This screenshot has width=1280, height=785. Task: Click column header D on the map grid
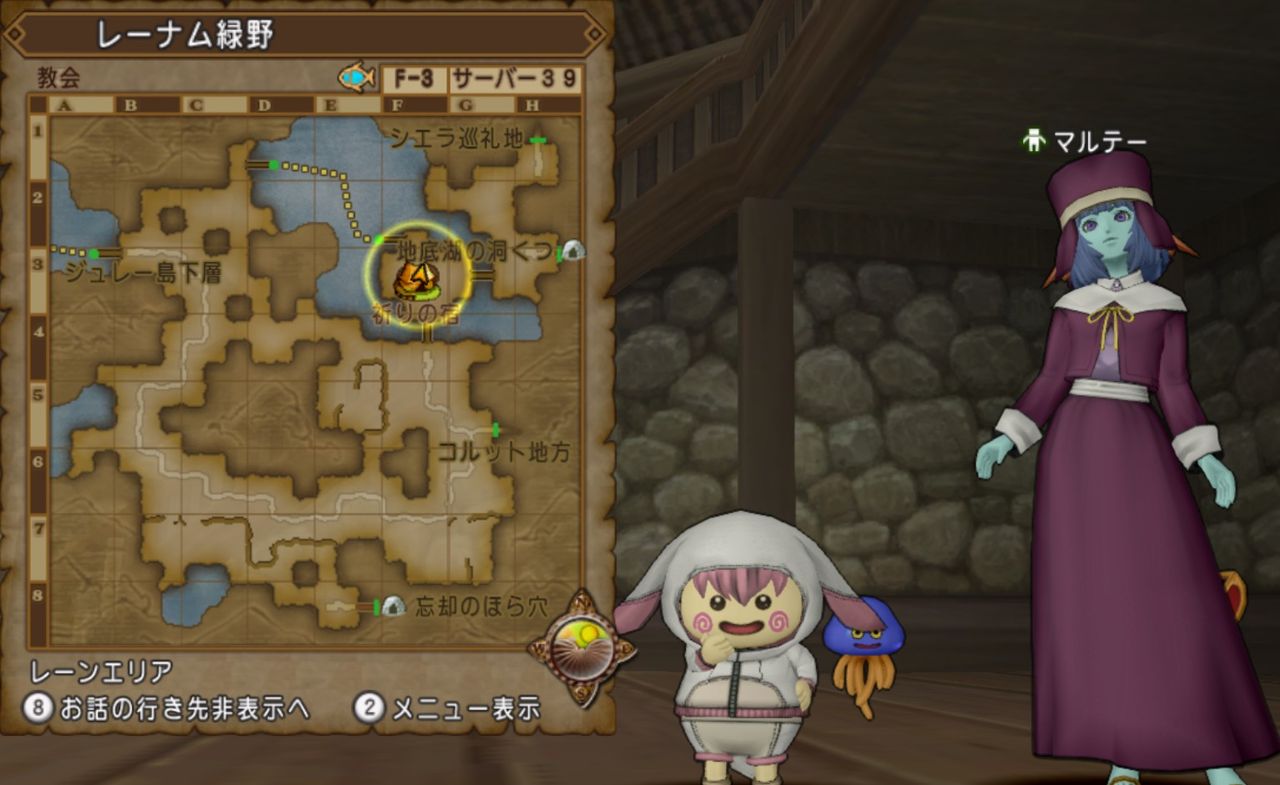point(265,105)
